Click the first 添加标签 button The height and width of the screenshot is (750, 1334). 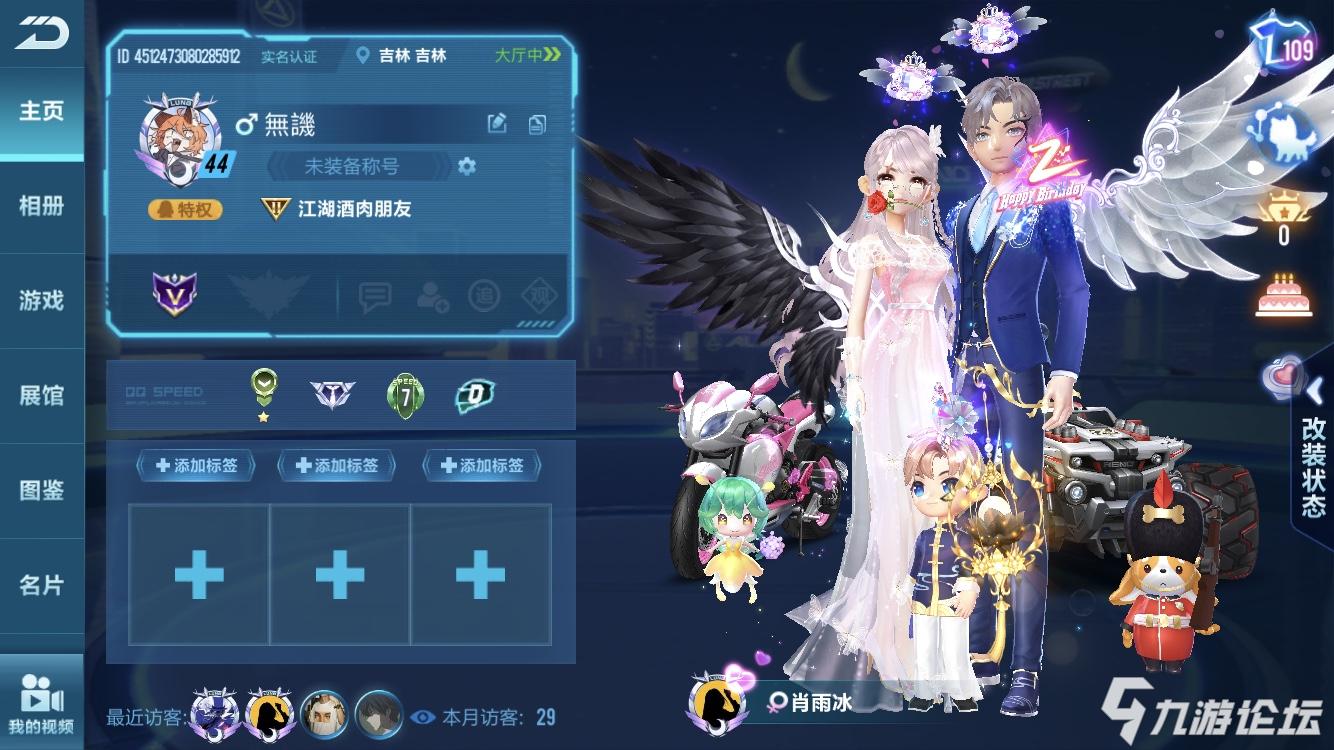pyautogui.click(x=196, y=465)
